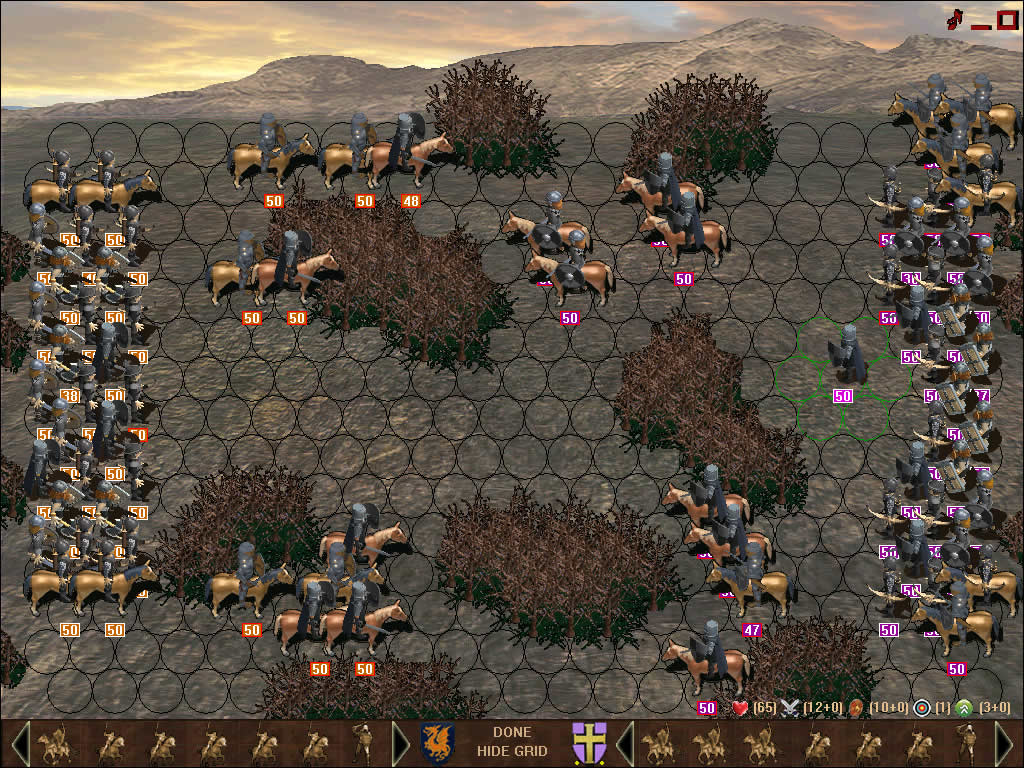Hide the battlefield grid with HIDE GRID
The height and width of the screenshot is (768, 1024).
point(511,751)
